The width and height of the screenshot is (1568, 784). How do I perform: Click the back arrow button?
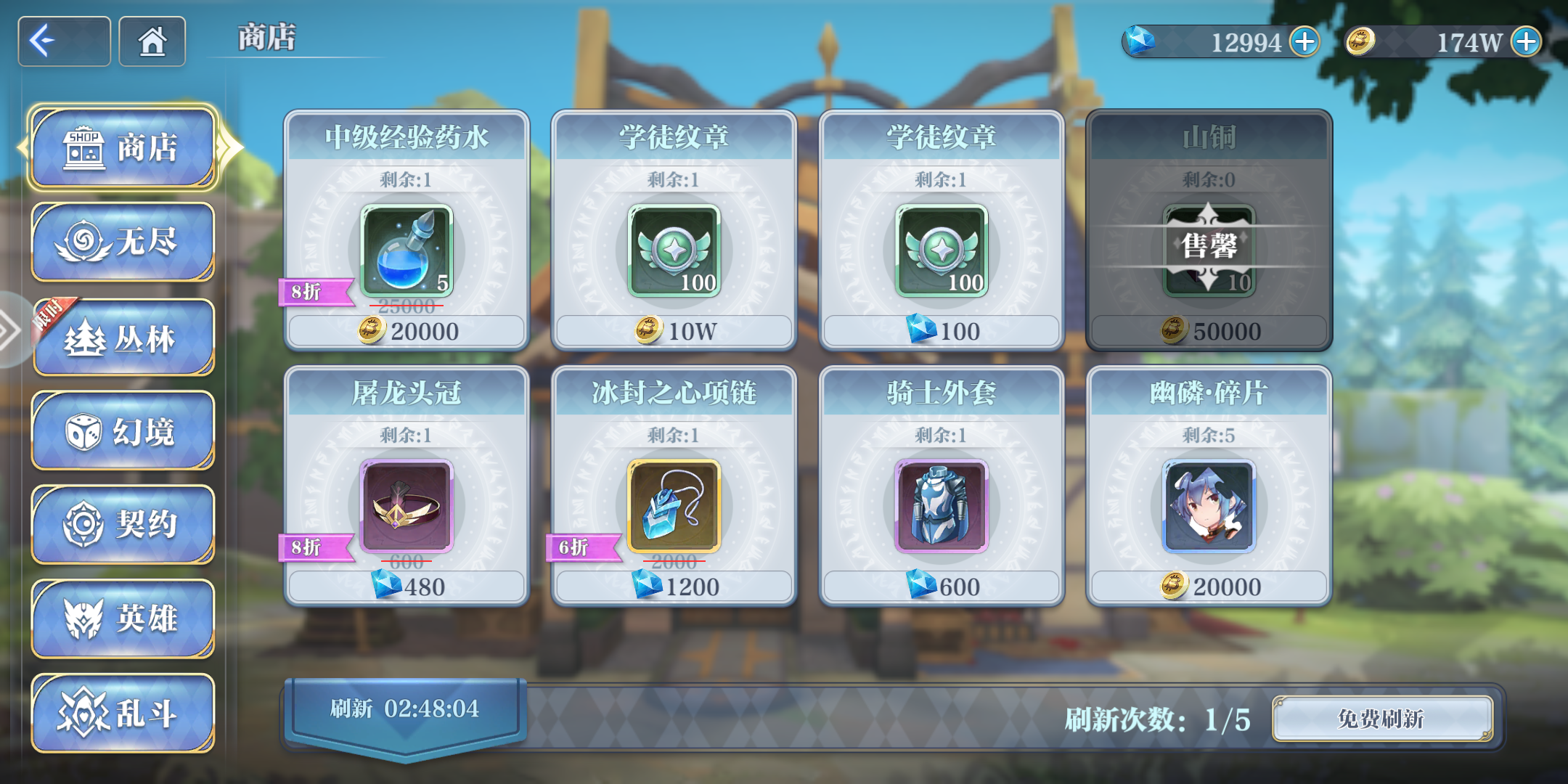[64, 41]
